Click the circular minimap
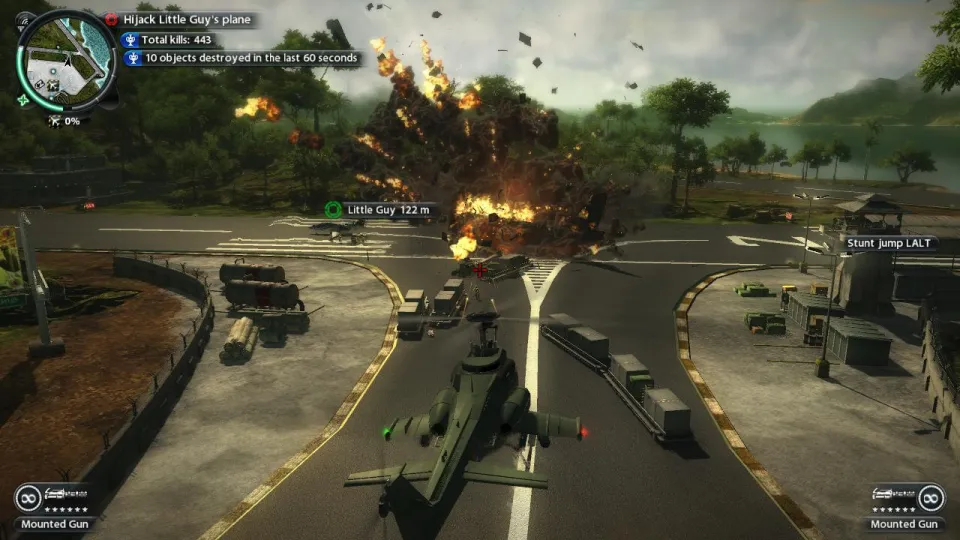This screenshot has height=540, width=960. tap(61, 58)
